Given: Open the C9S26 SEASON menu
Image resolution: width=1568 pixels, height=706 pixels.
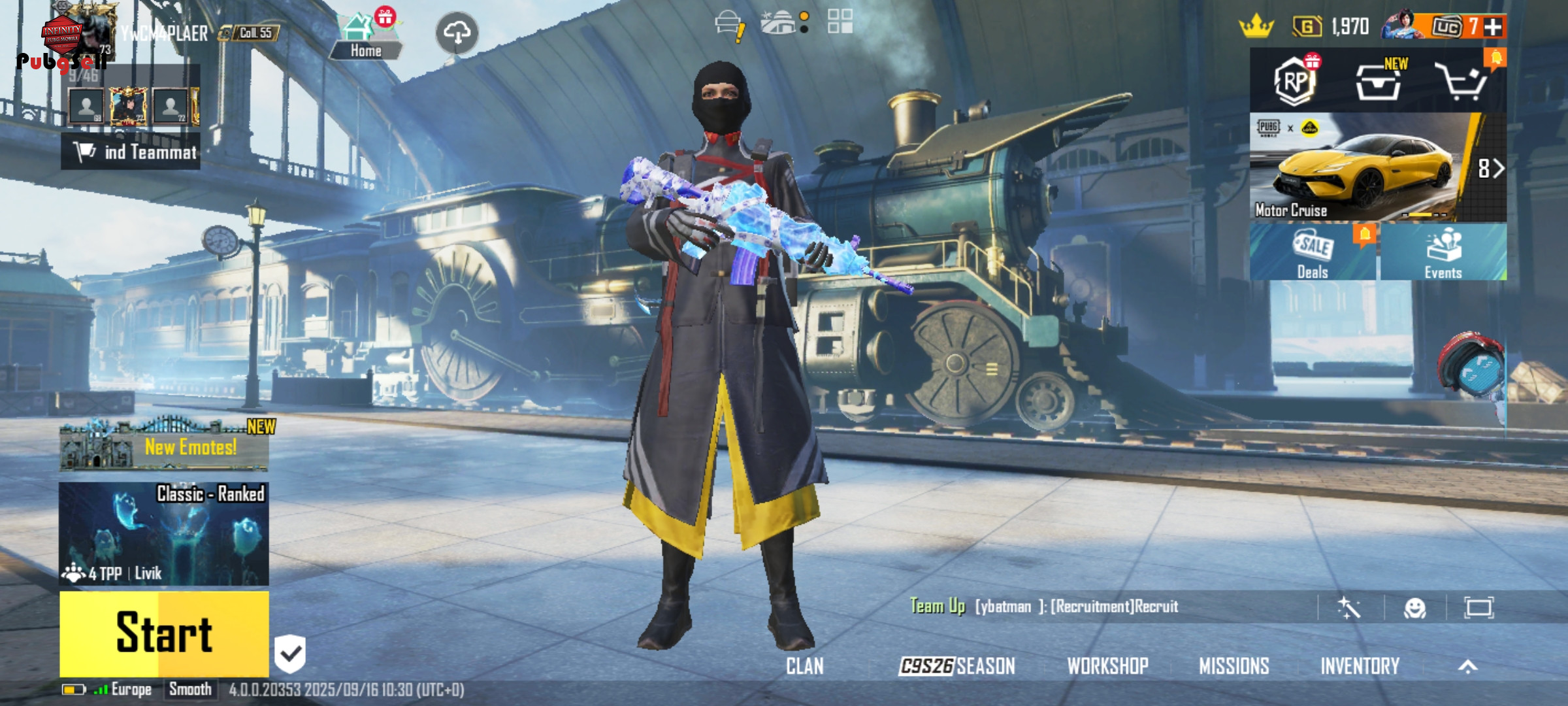Looking at the screenshot, I should coord(957,666).
